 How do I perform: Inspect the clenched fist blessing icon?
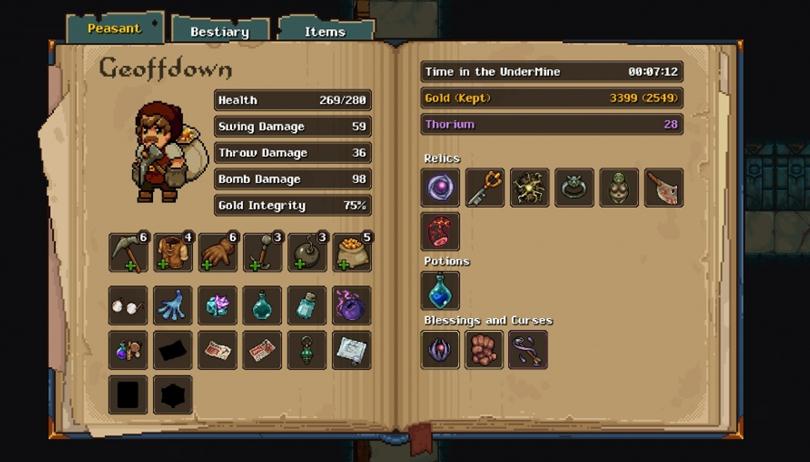484,350
